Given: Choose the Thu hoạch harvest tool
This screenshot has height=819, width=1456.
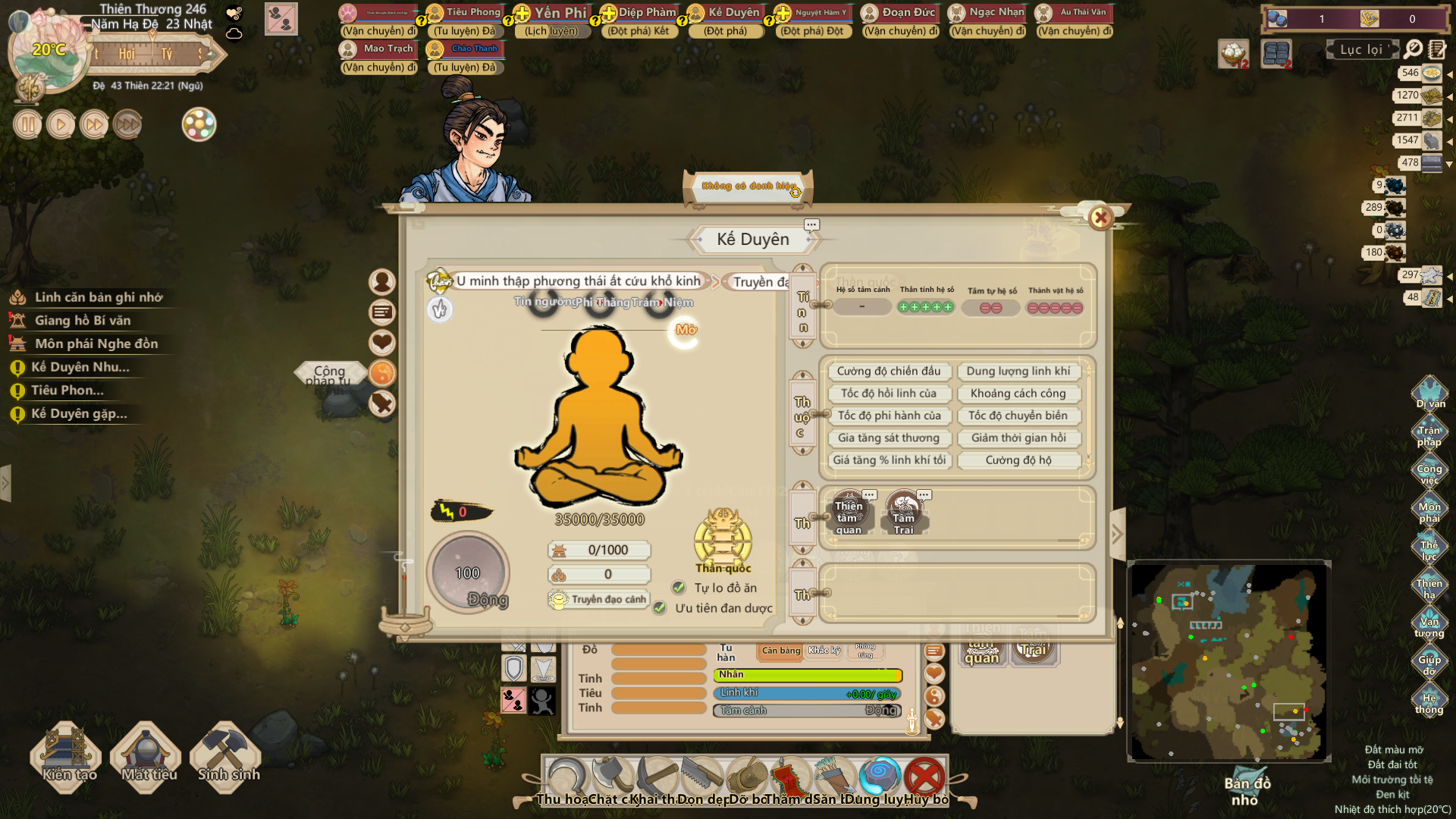Looking at the screenshot, I should click(565, 779).
